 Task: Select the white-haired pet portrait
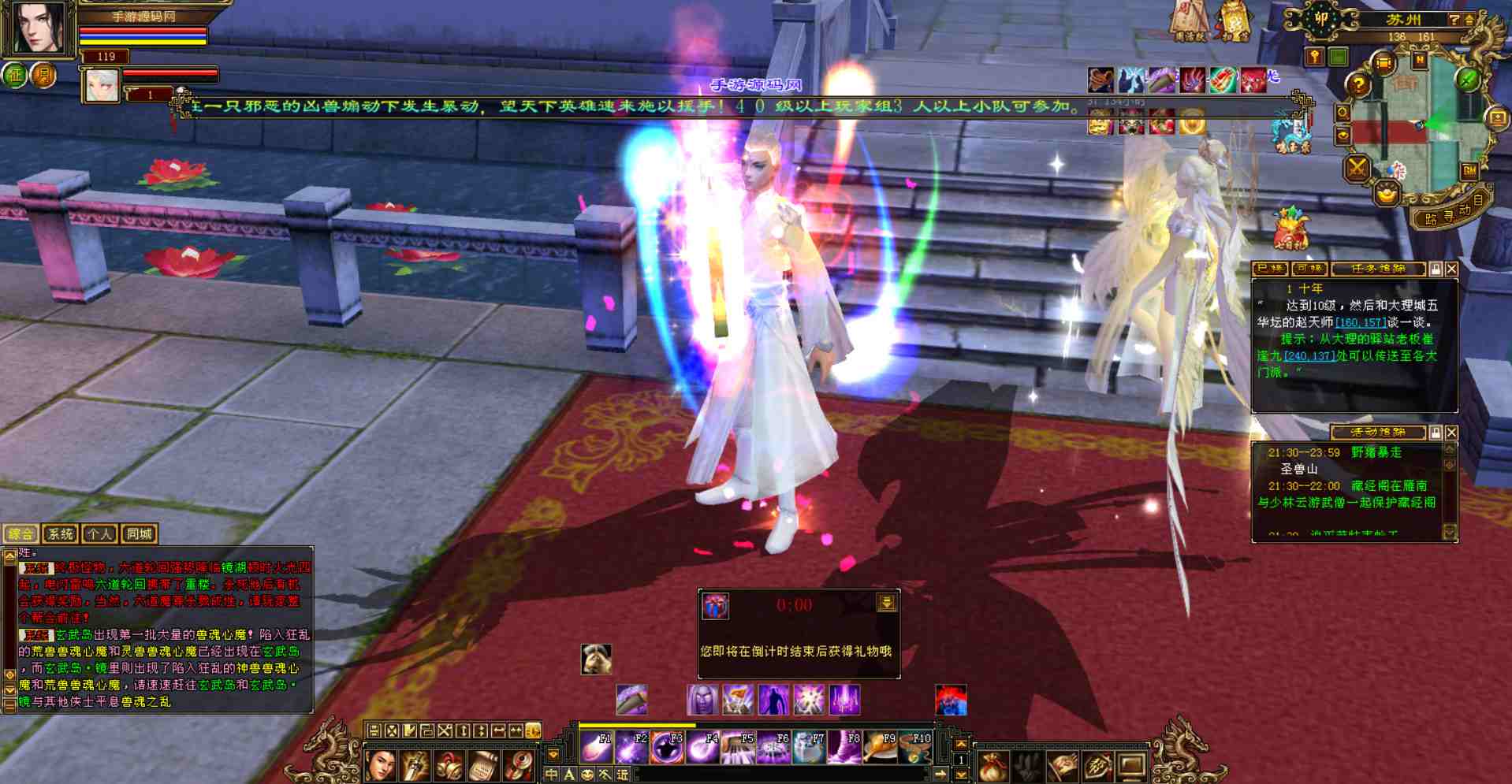tap(100, 85)
